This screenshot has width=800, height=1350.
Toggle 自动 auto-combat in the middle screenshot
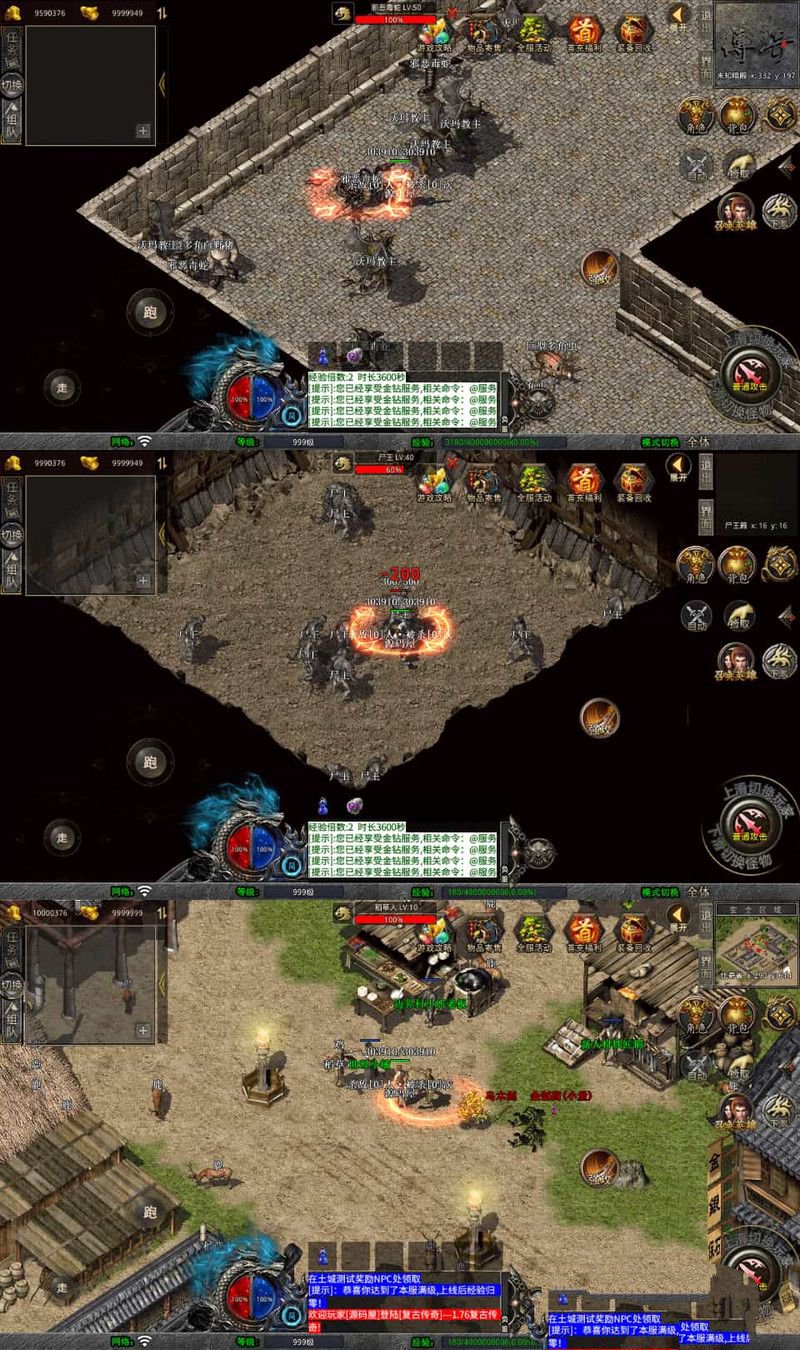tap(695, 615)
